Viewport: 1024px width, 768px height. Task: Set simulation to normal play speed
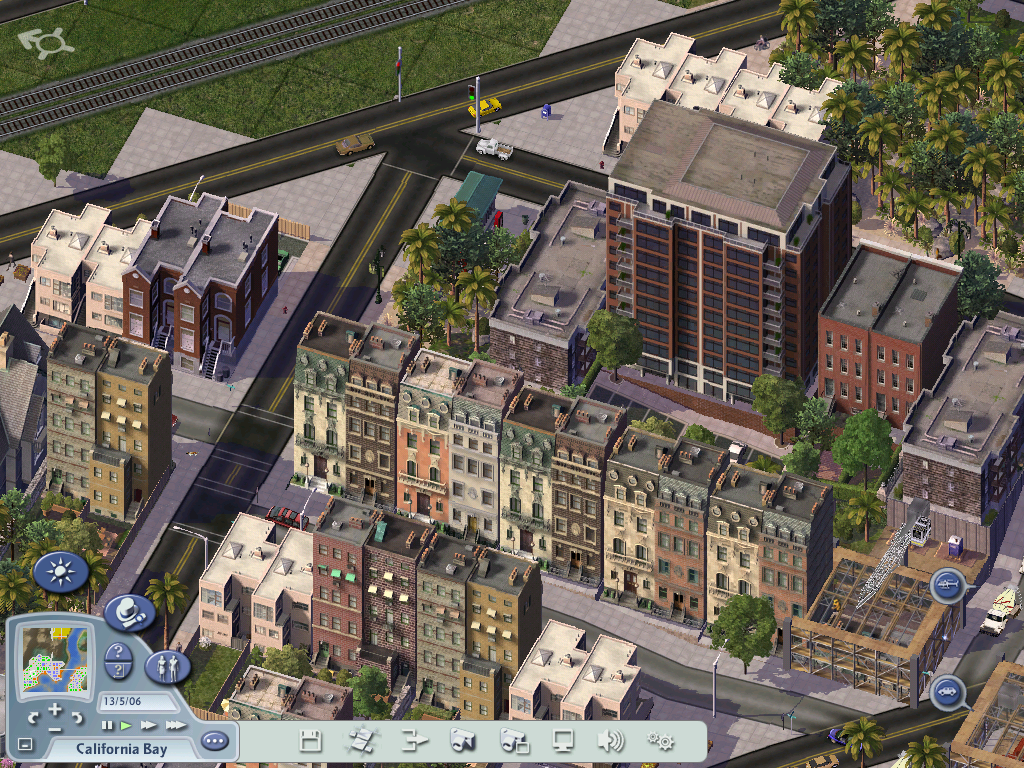pyautogui.click(x=126, y=724)
